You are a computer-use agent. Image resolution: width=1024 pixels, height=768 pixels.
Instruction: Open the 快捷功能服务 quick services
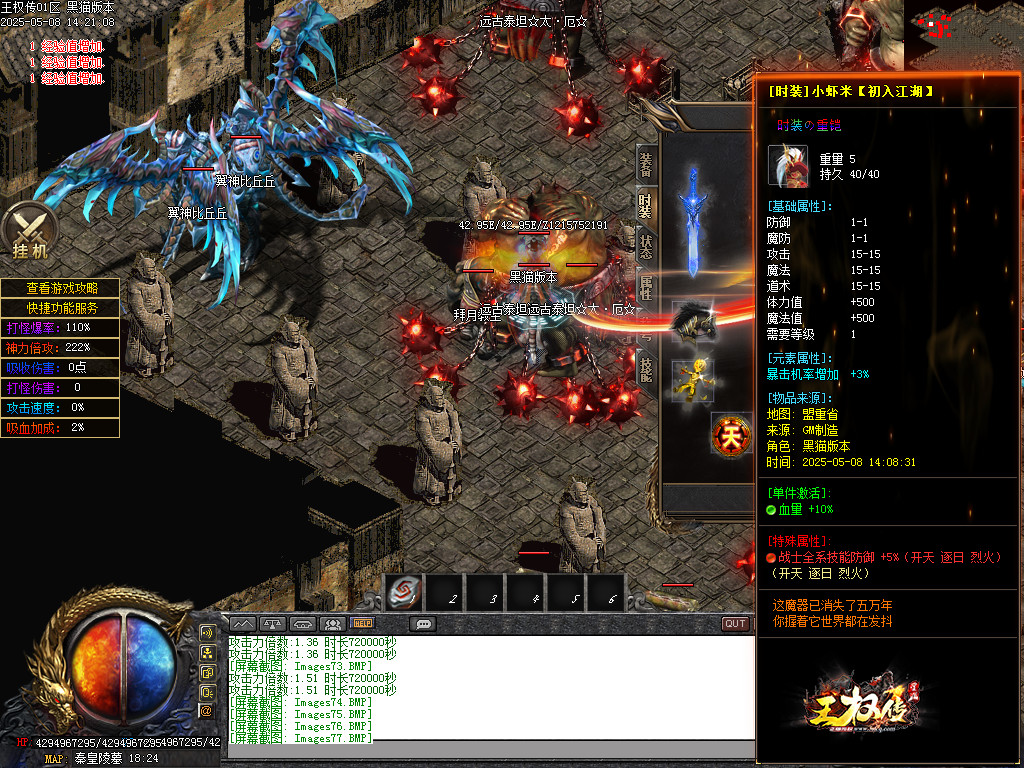pyautogui.click(x=61, y=308)
